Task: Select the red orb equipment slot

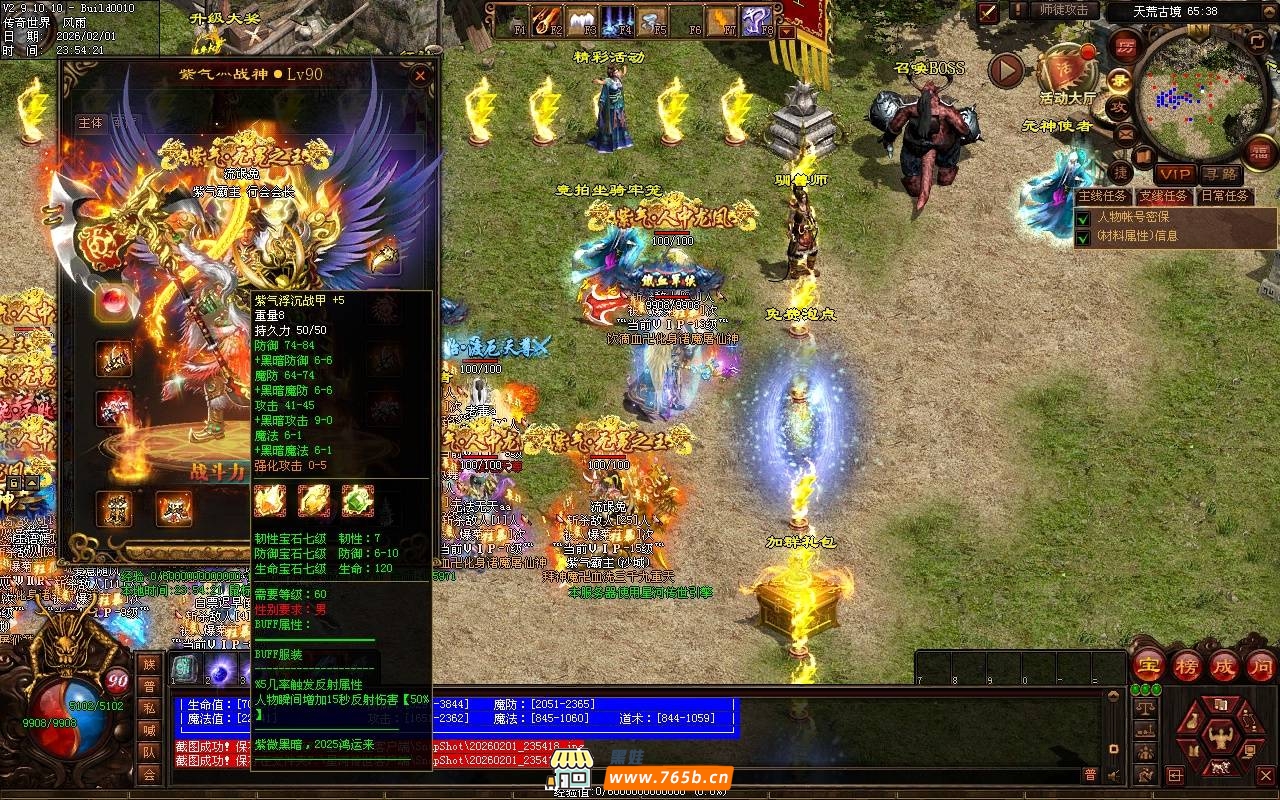Action: (x=114, y=301)
